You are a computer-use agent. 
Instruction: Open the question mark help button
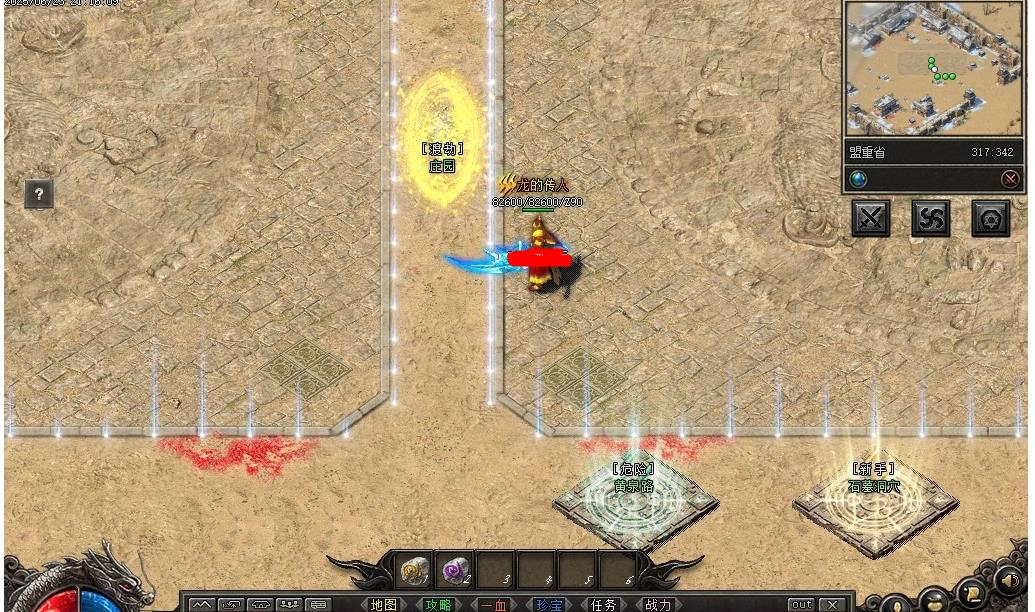[38, 194]
